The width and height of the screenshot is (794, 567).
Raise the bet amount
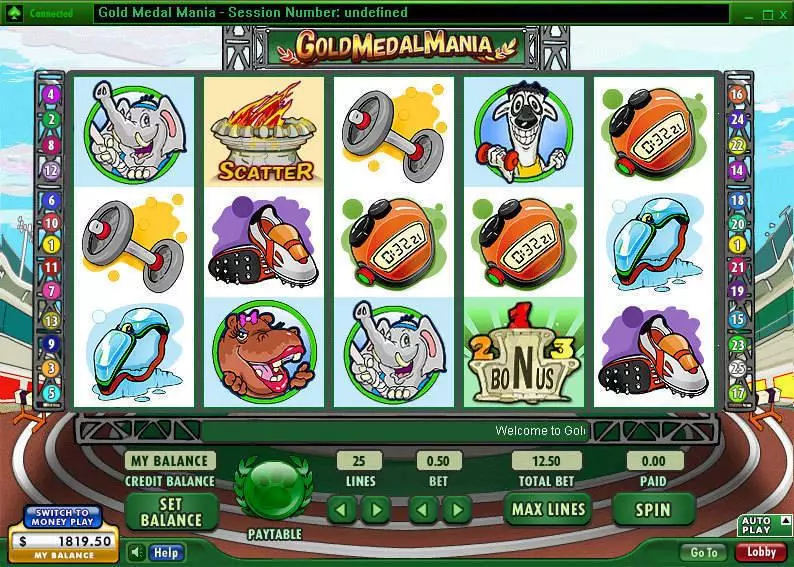click(x=456, y=510)
